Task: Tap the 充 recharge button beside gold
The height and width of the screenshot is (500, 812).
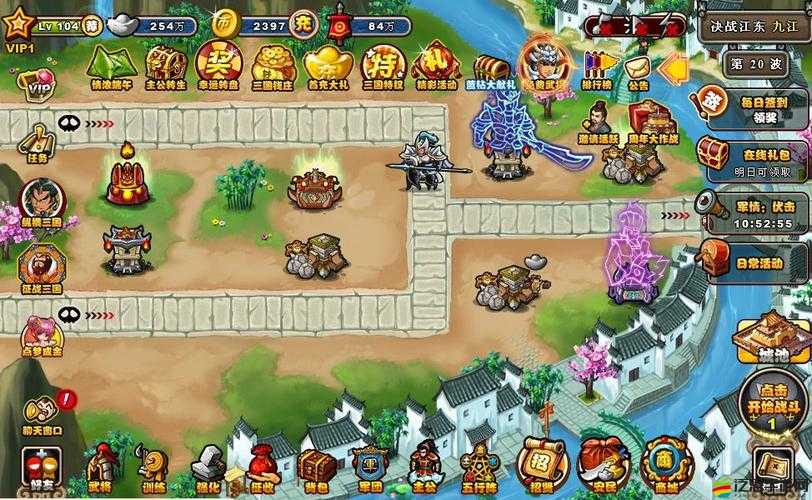Action: 300,23
